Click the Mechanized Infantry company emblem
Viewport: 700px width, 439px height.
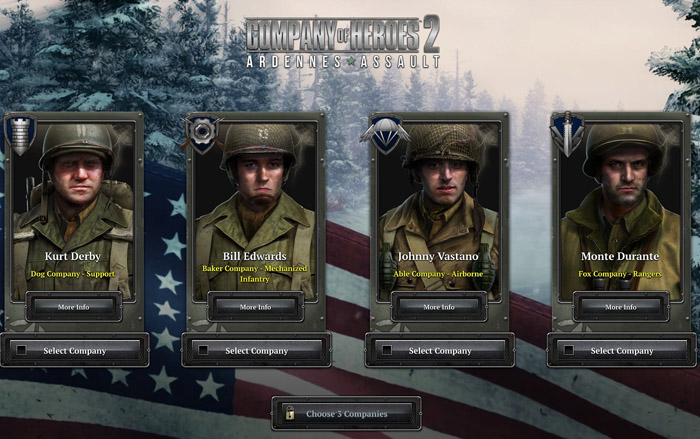click(x=203, y=133)
